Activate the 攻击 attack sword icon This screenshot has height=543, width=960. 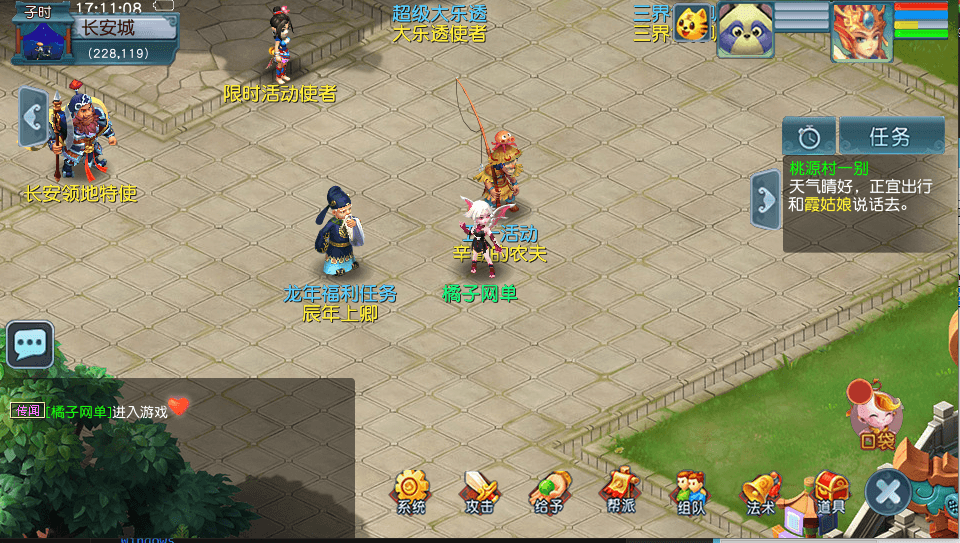point(479,490)
